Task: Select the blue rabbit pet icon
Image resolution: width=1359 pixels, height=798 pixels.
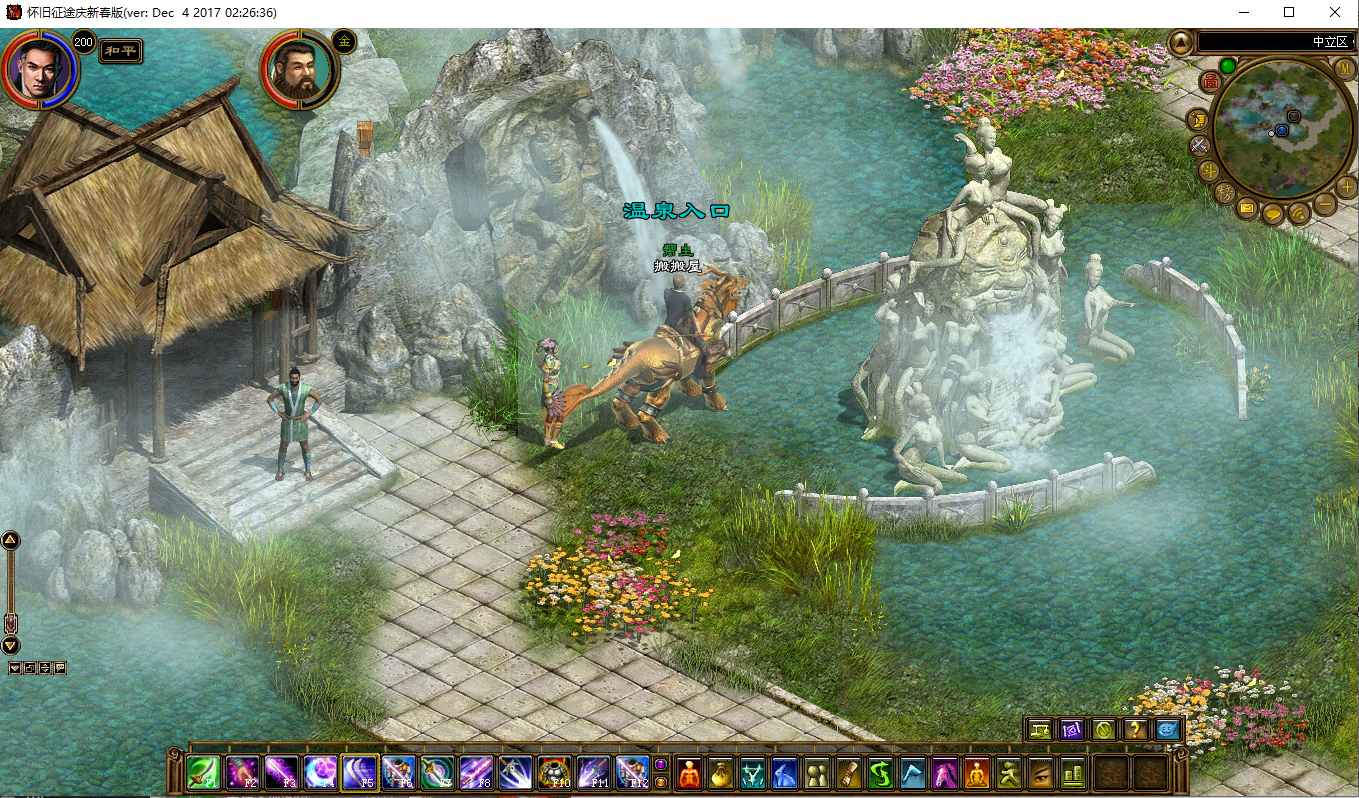Action: [785, 773]
